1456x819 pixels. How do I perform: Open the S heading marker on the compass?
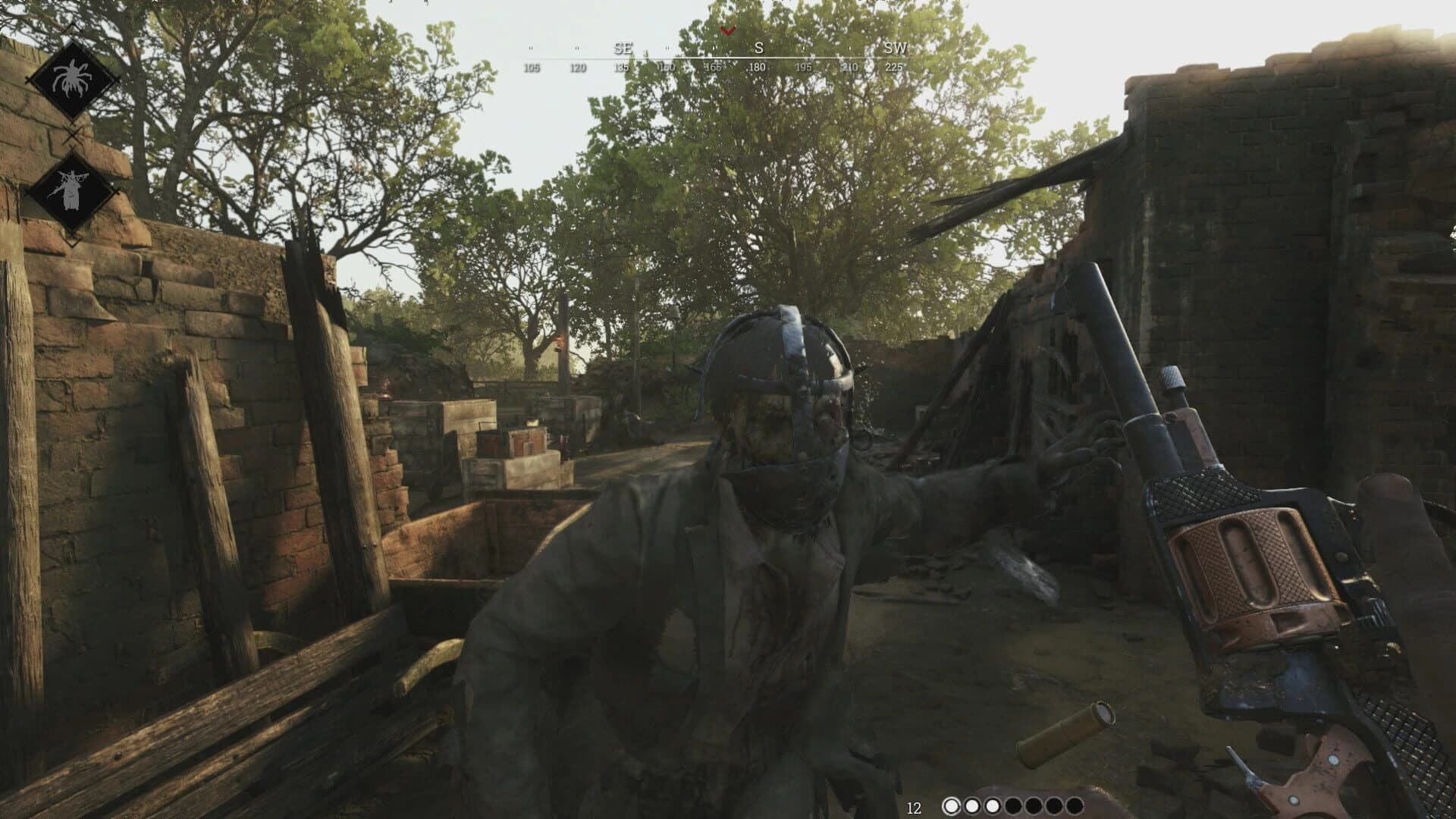click(x=758, y=48)
